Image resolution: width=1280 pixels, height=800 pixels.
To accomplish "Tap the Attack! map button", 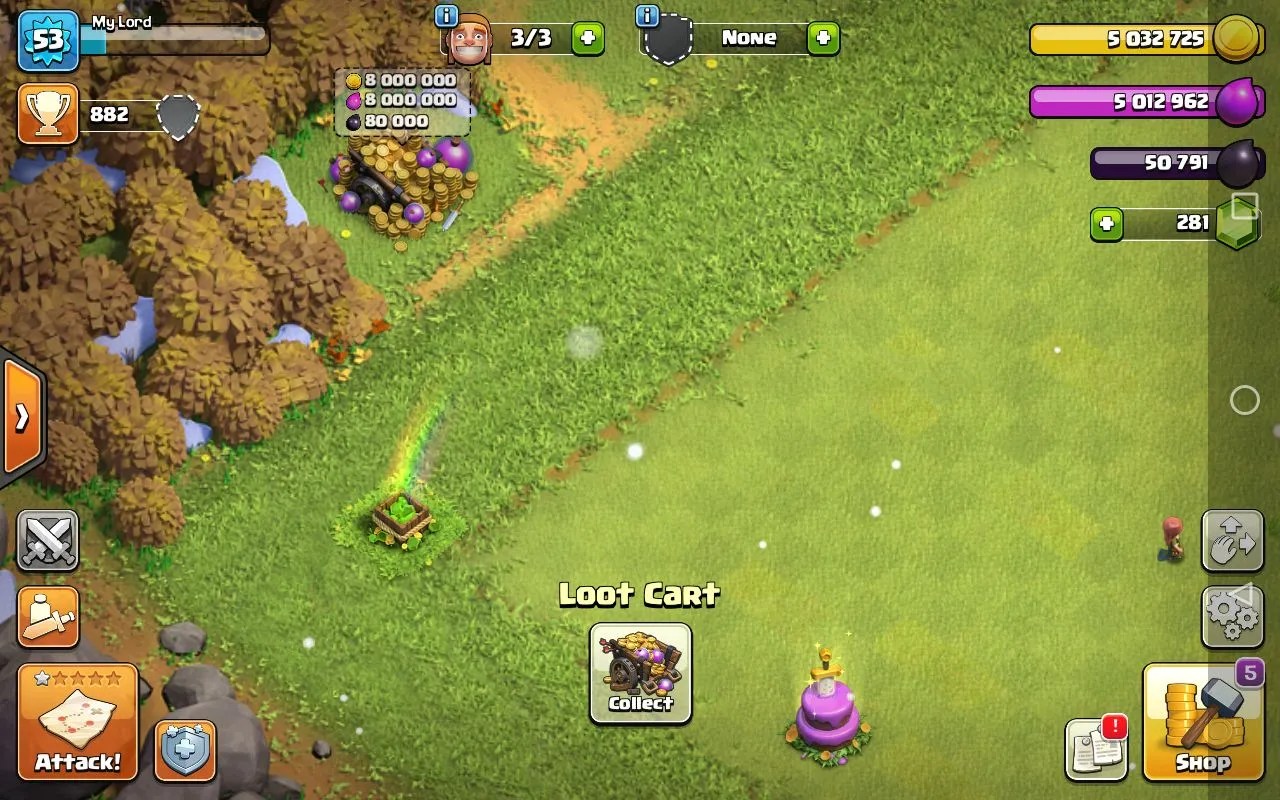I will (78, 721).
